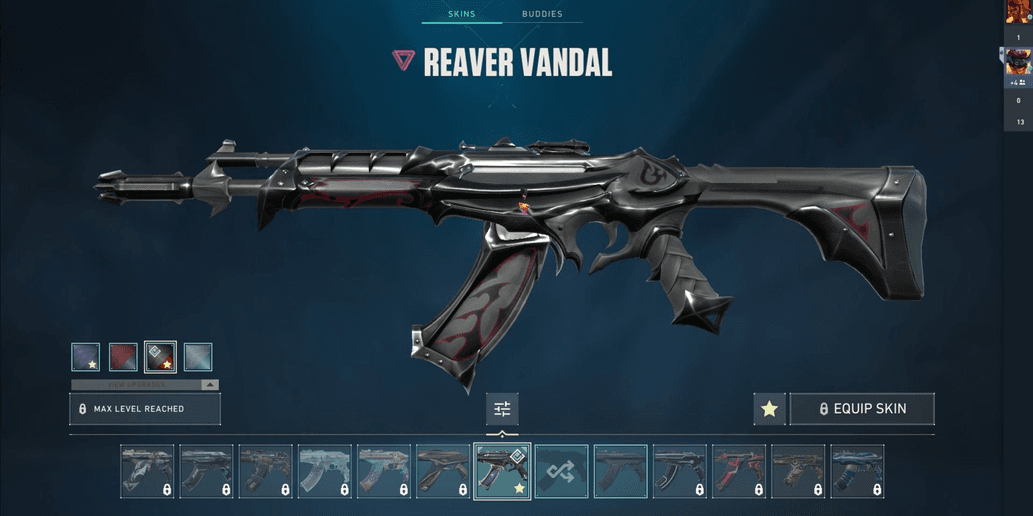Open the Skins tab
The image size is (1033, 516).
pos(461,14)
